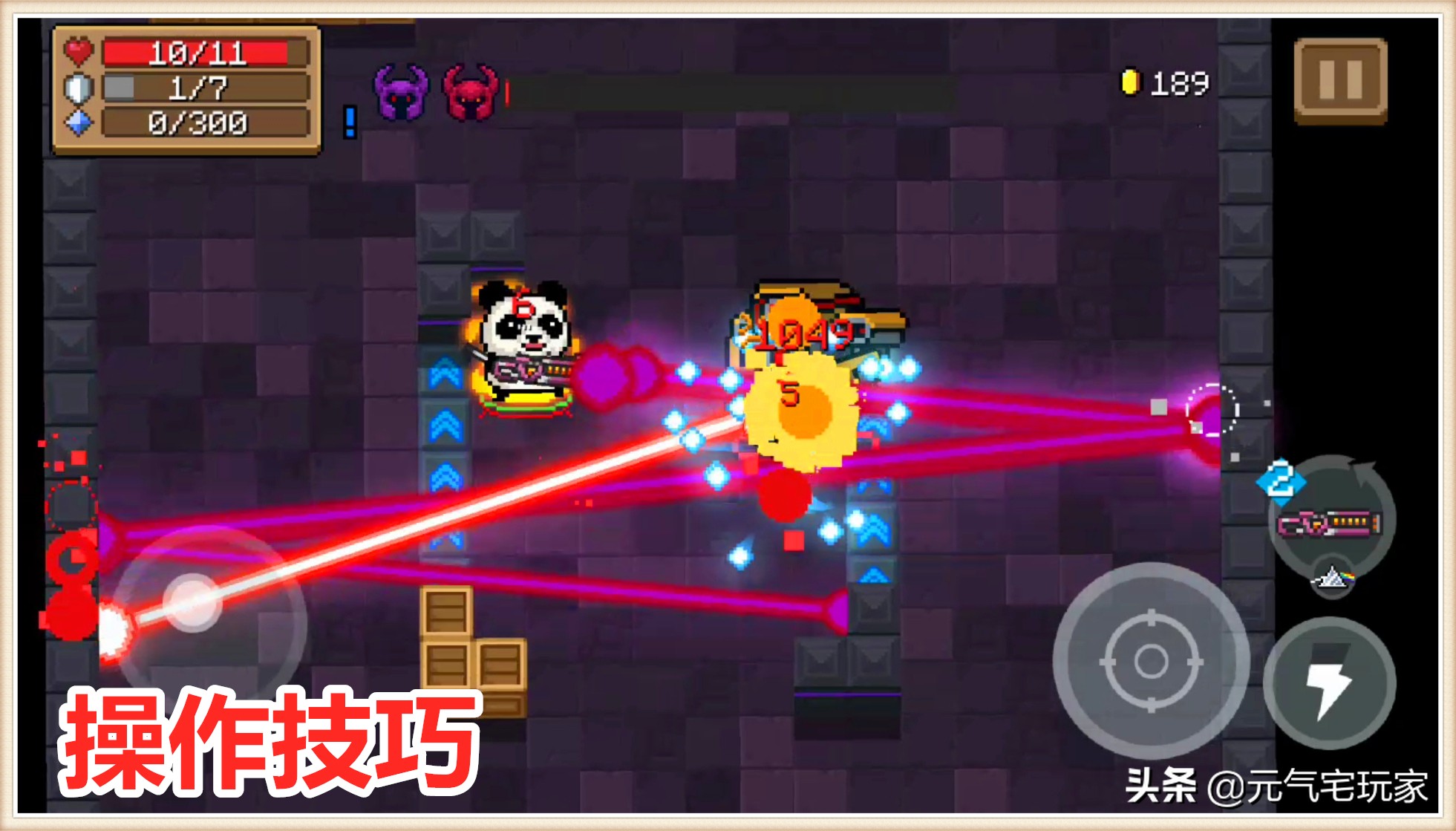This screenshot has width=1456, height=831.
Task: Tap the gold coin icon next to 189
Action: [x=1131, y=81]
